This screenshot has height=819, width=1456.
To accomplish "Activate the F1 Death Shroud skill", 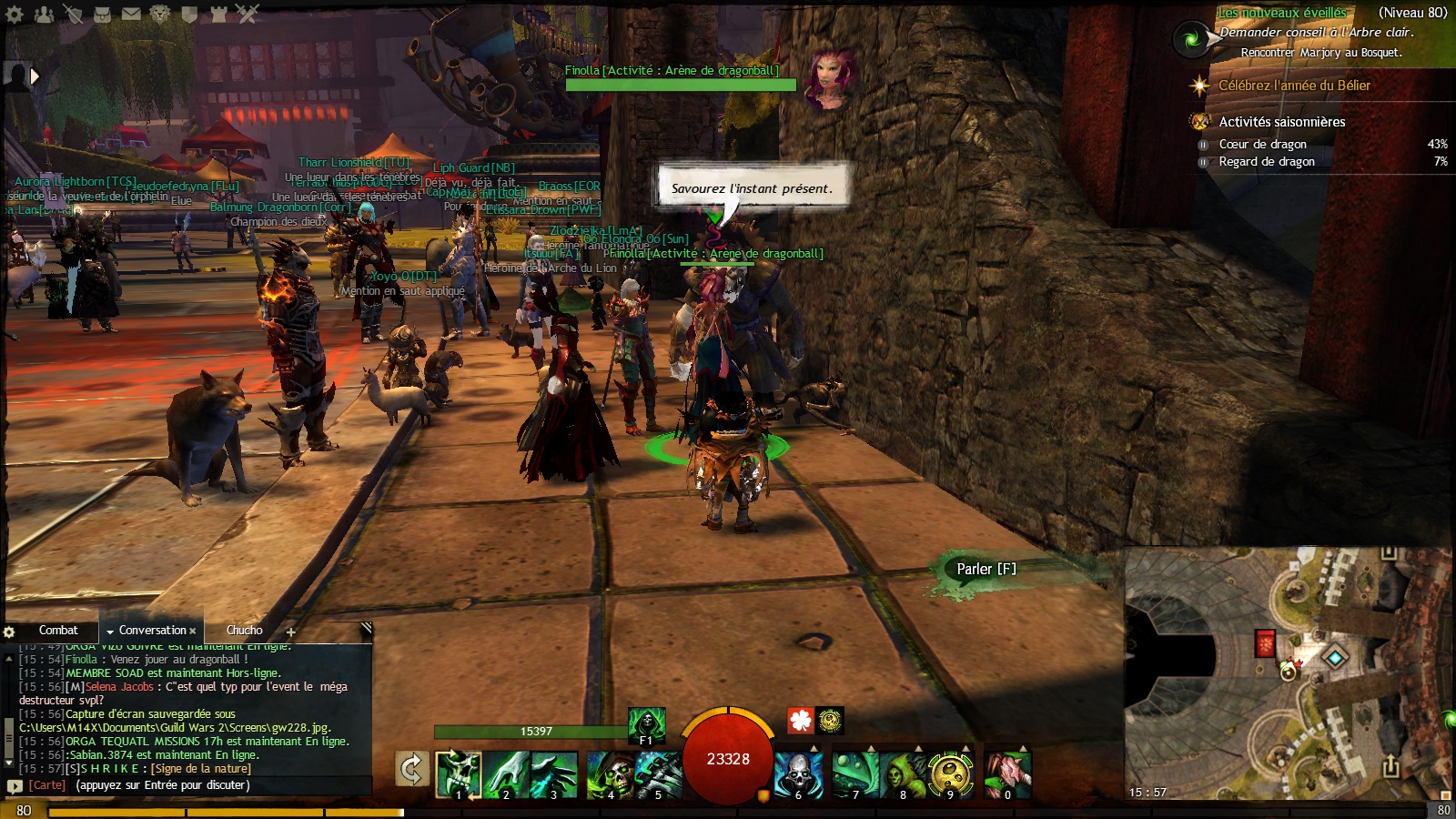I will [646, 726].
